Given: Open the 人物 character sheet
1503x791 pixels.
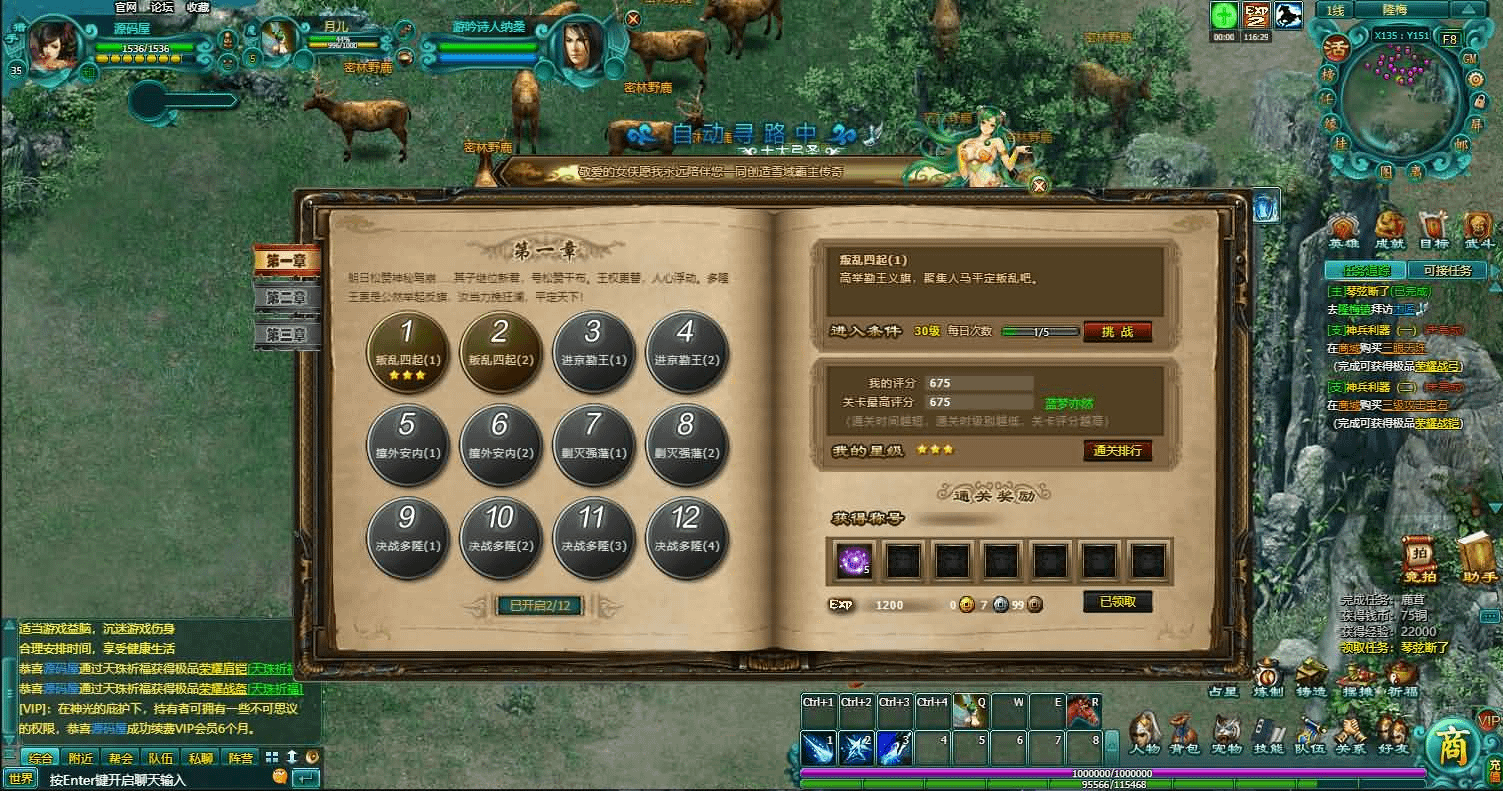Looking at the screenshot, I should 1144,734.
